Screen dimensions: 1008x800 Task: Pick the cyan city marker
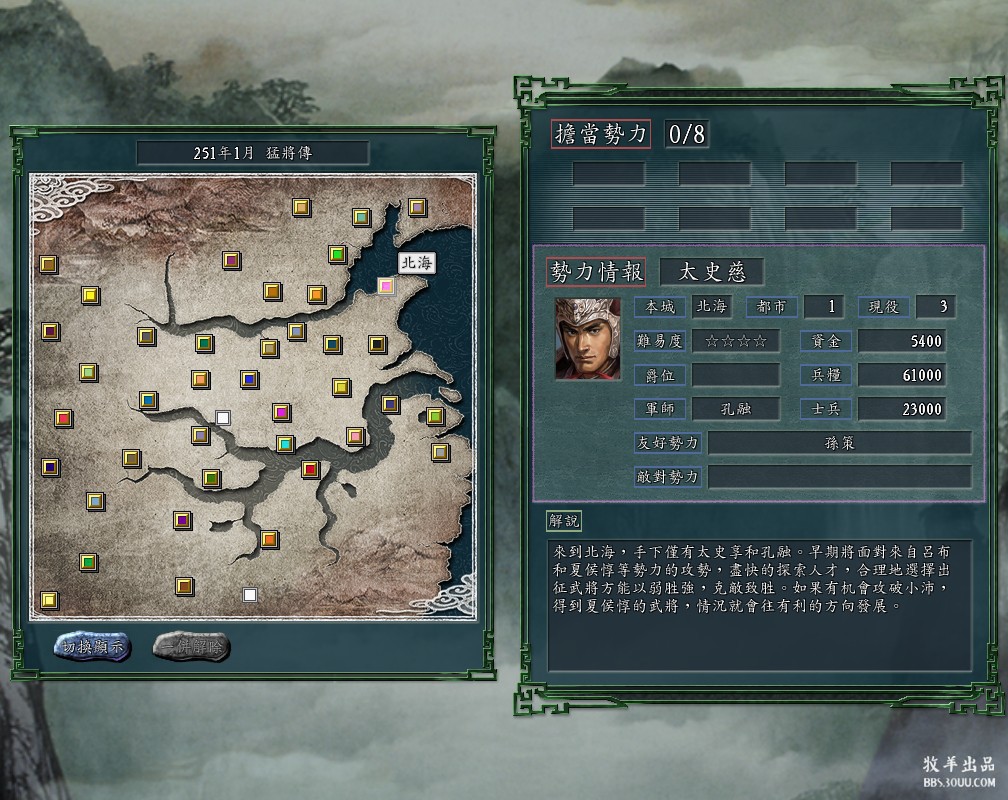[285, 443]
